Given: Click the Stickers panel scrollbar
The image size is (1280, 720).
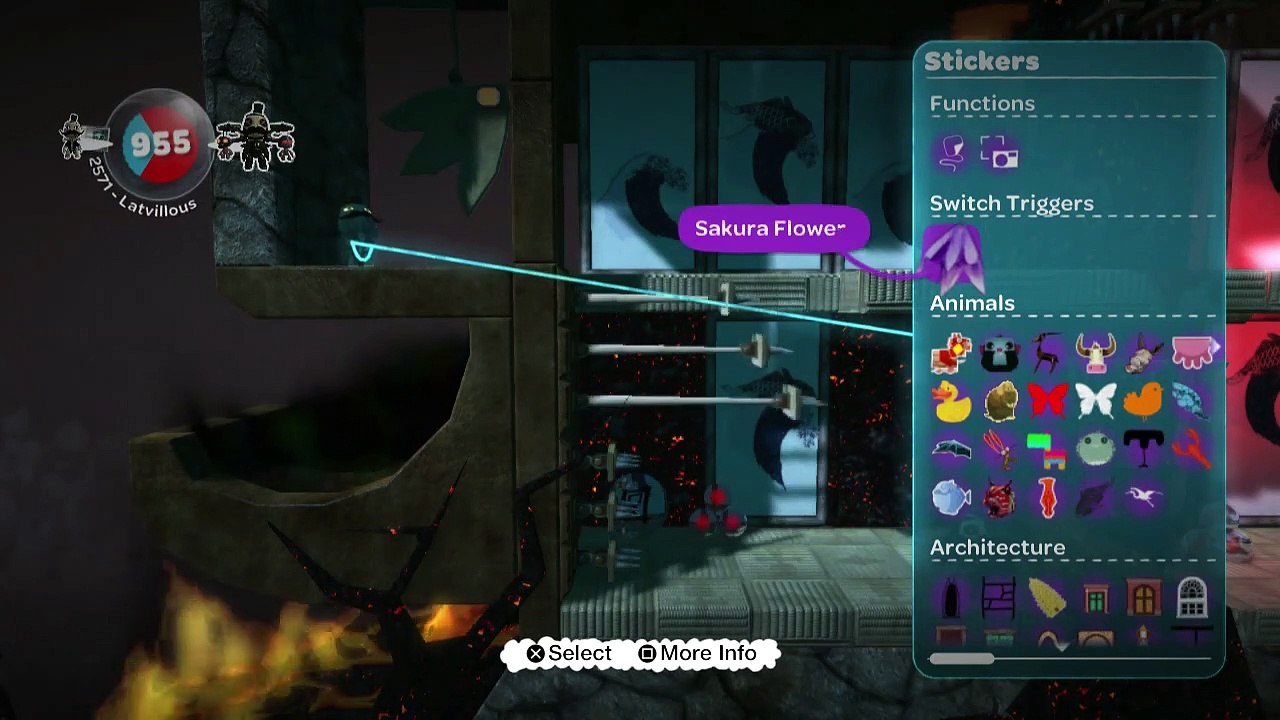Looking at the screenshot, I should coord(962,659).
